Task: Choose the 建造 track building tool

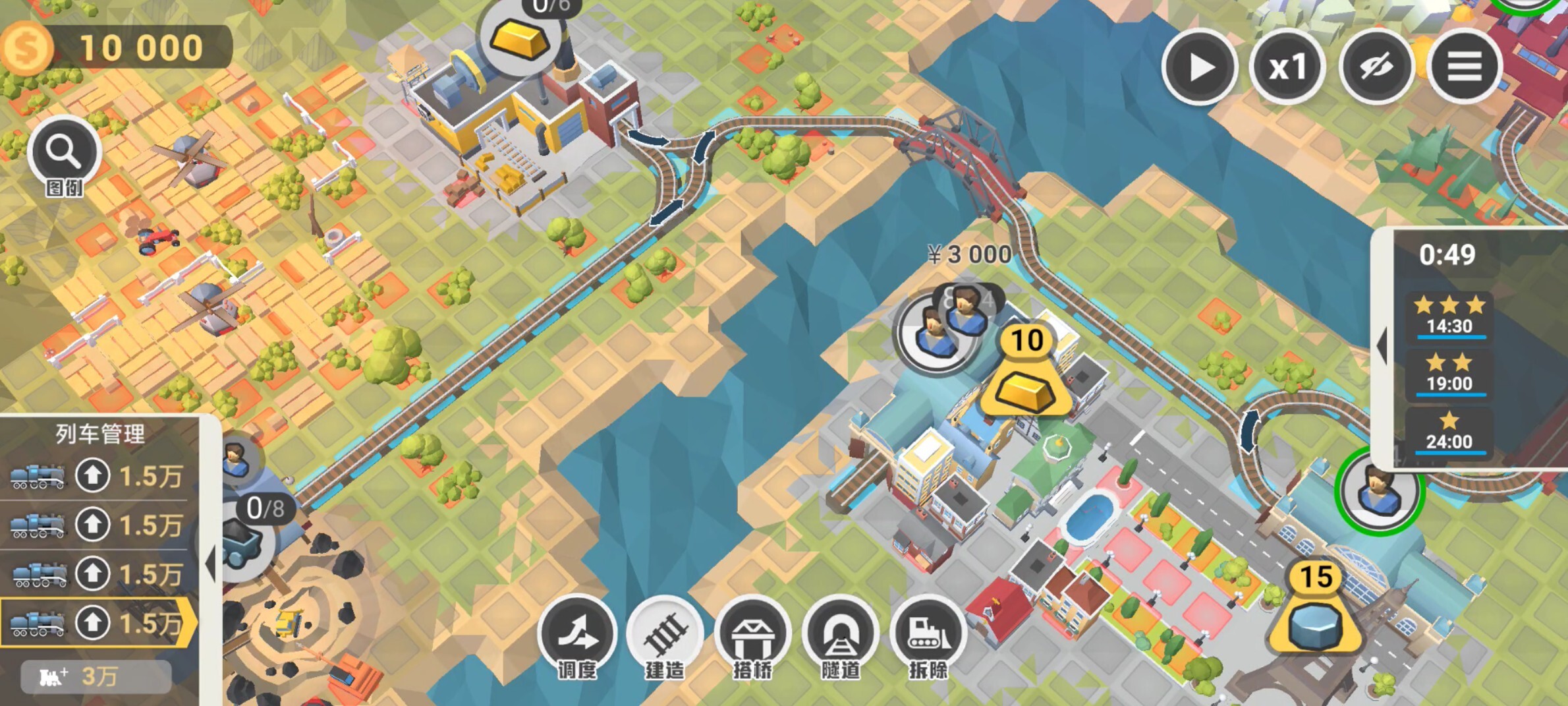Action: click(x=665, y=633)
